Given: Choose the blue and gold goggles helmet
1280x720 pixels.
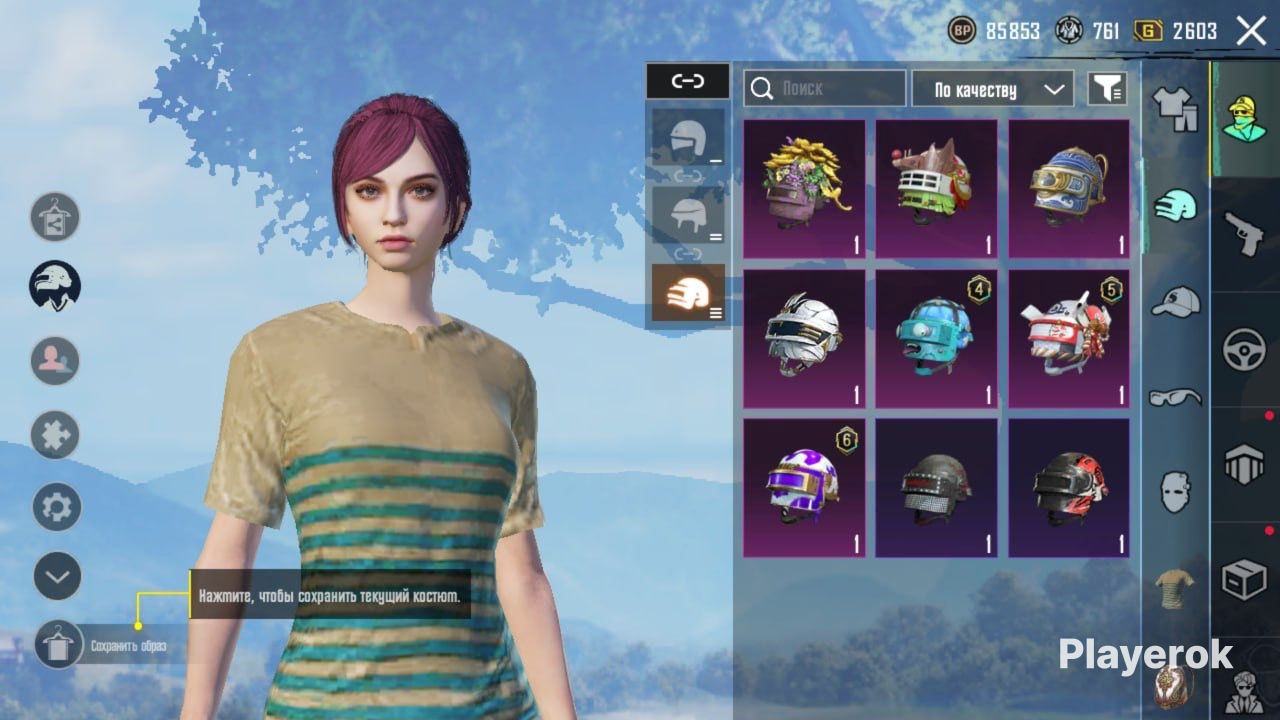Looking at the screenshot, I should 1068,189.
